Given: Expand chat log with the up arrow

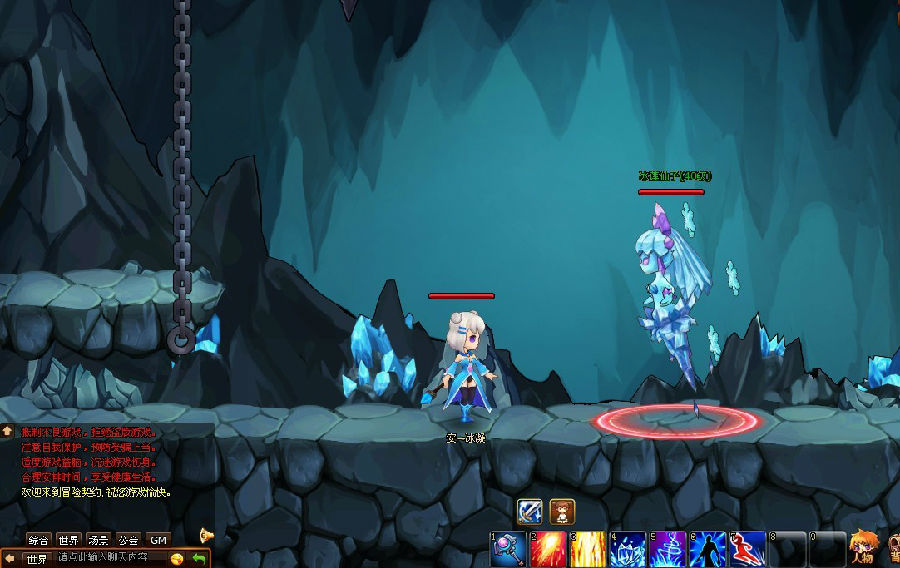Looking at the screenshot, I should point(7,431).
